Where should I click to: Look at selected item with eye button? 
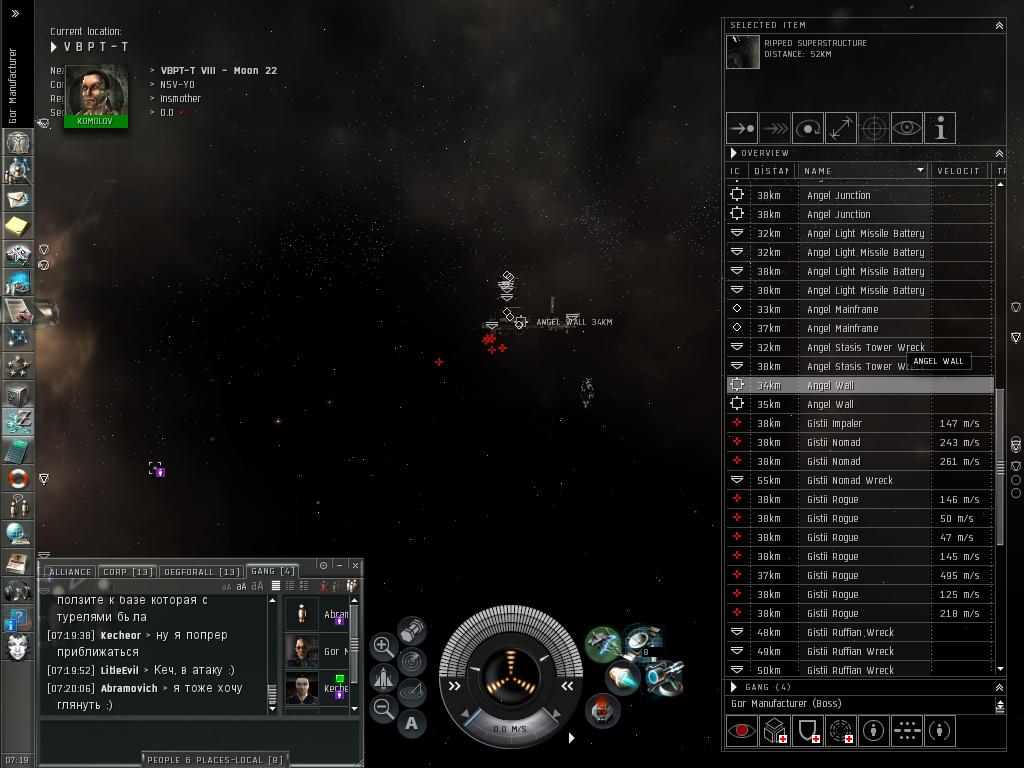(x=907, y=128)
